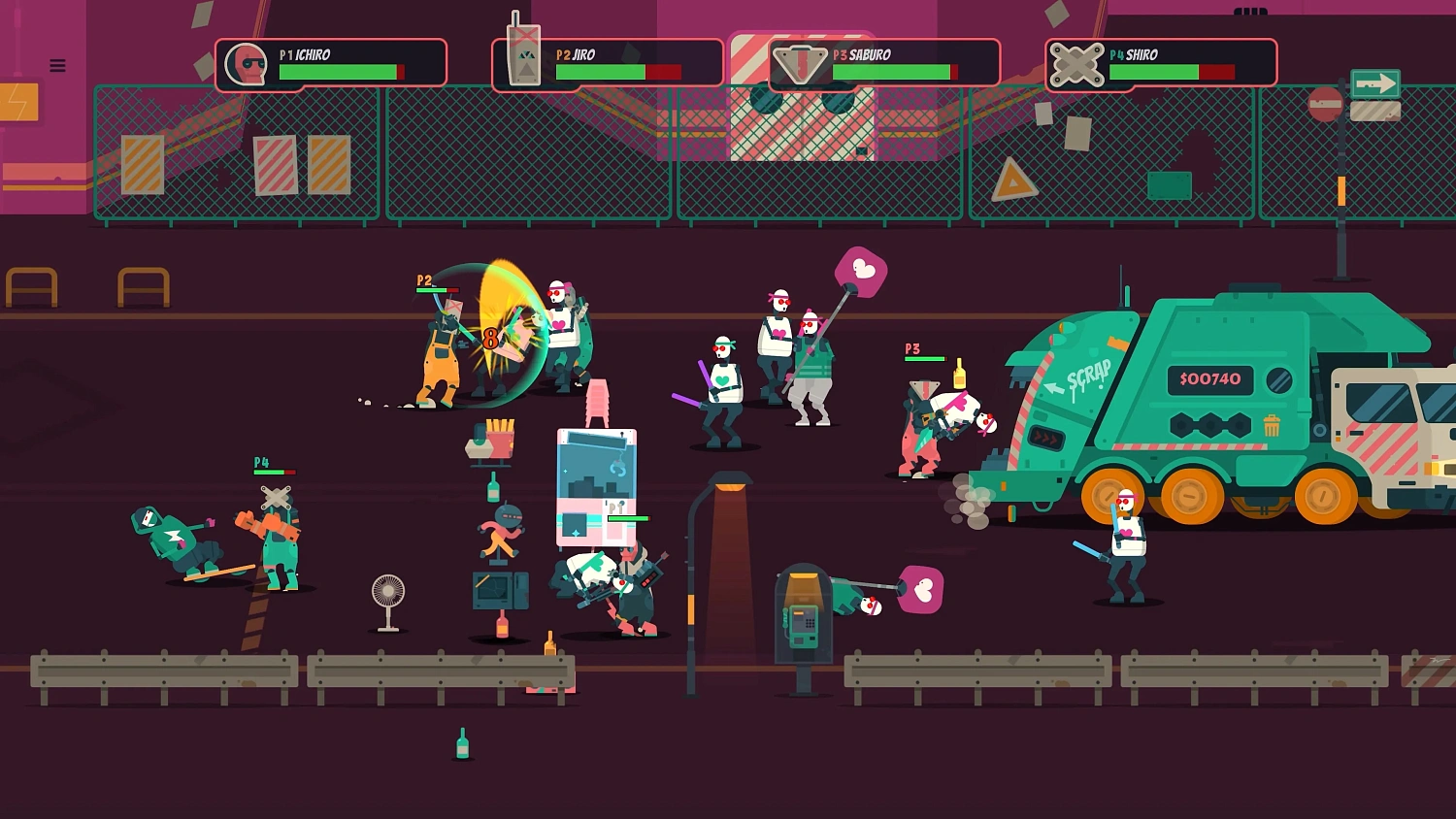The image size is (1456, 819).
Task: Click the $00740 scrap counter on the truck
Action: pyautogui.click(x=1210, y=380)
